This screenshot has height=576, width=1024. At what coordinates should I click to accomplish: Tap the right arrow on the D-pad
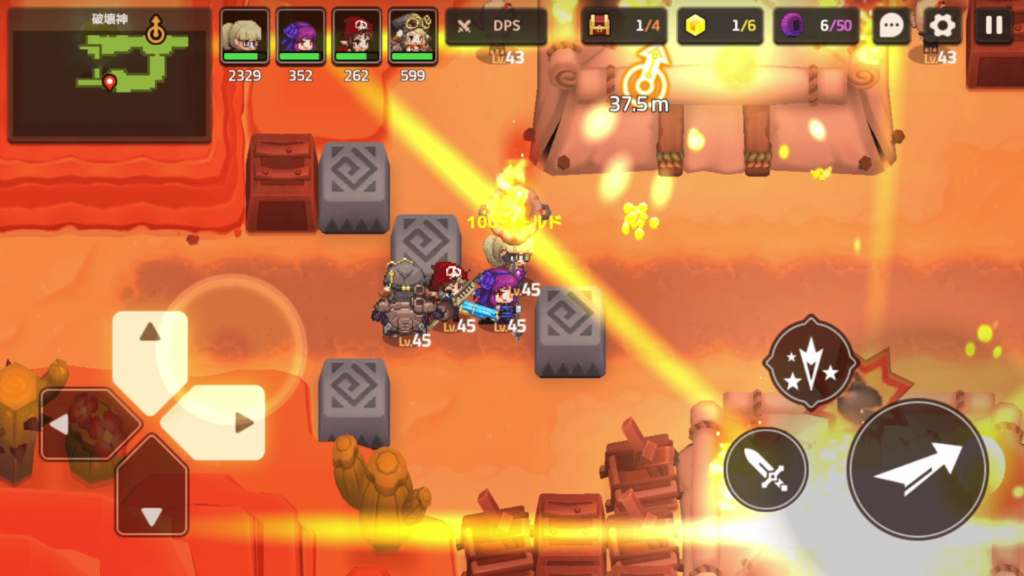point(228,423)
